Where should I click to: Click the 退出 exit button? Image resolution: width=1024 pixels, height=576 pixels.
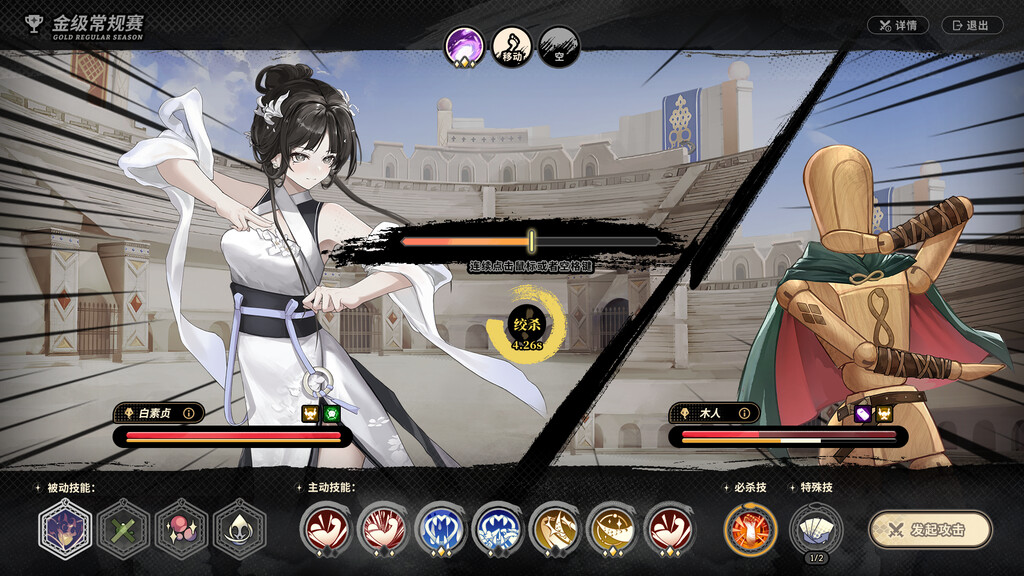pyautogui.click(x=971, y=25)
